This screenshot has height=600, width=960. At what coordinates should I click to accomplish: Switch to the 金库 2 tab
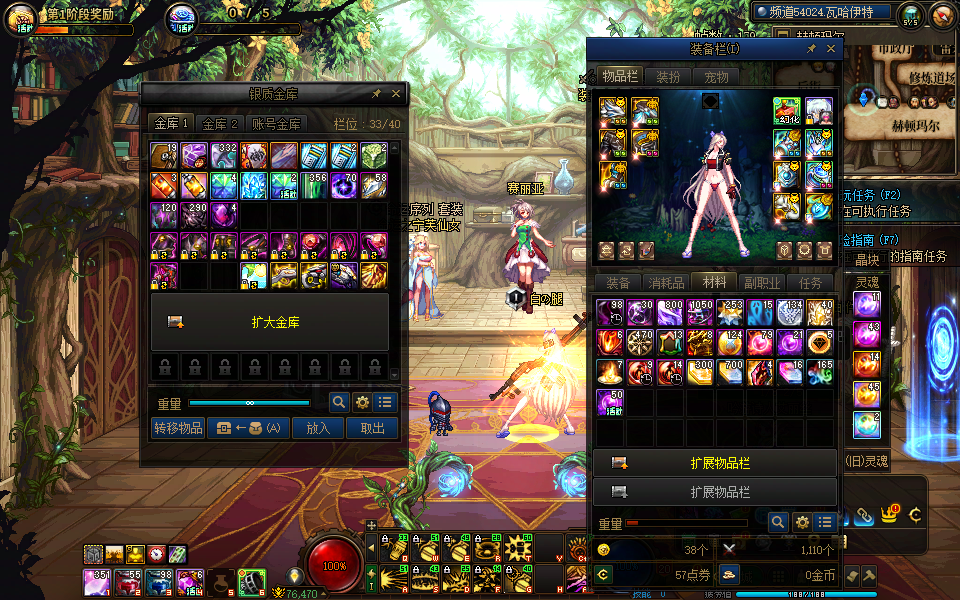(x=220, y=124)
